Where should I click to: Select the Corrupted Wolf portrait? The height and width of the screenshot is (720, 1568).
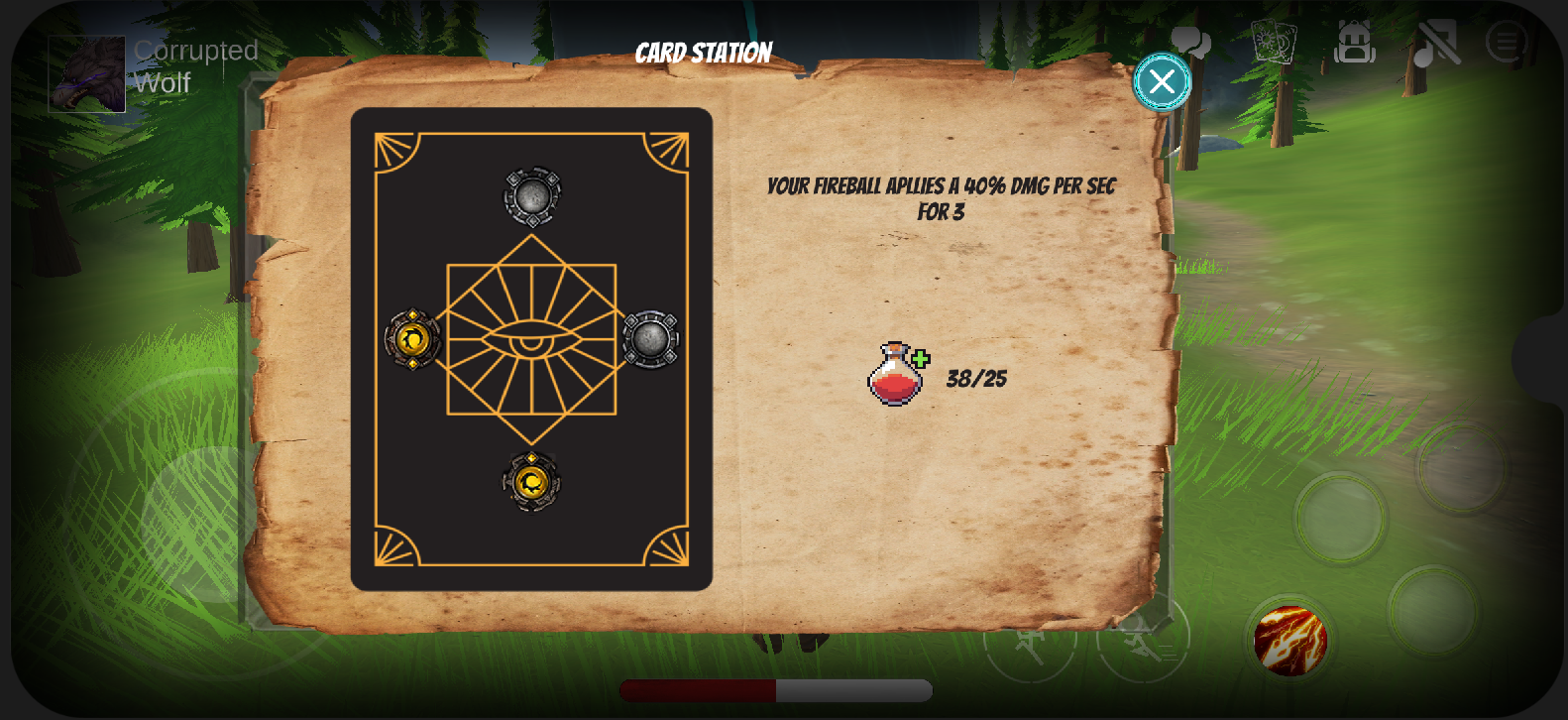tap(87, 73)
